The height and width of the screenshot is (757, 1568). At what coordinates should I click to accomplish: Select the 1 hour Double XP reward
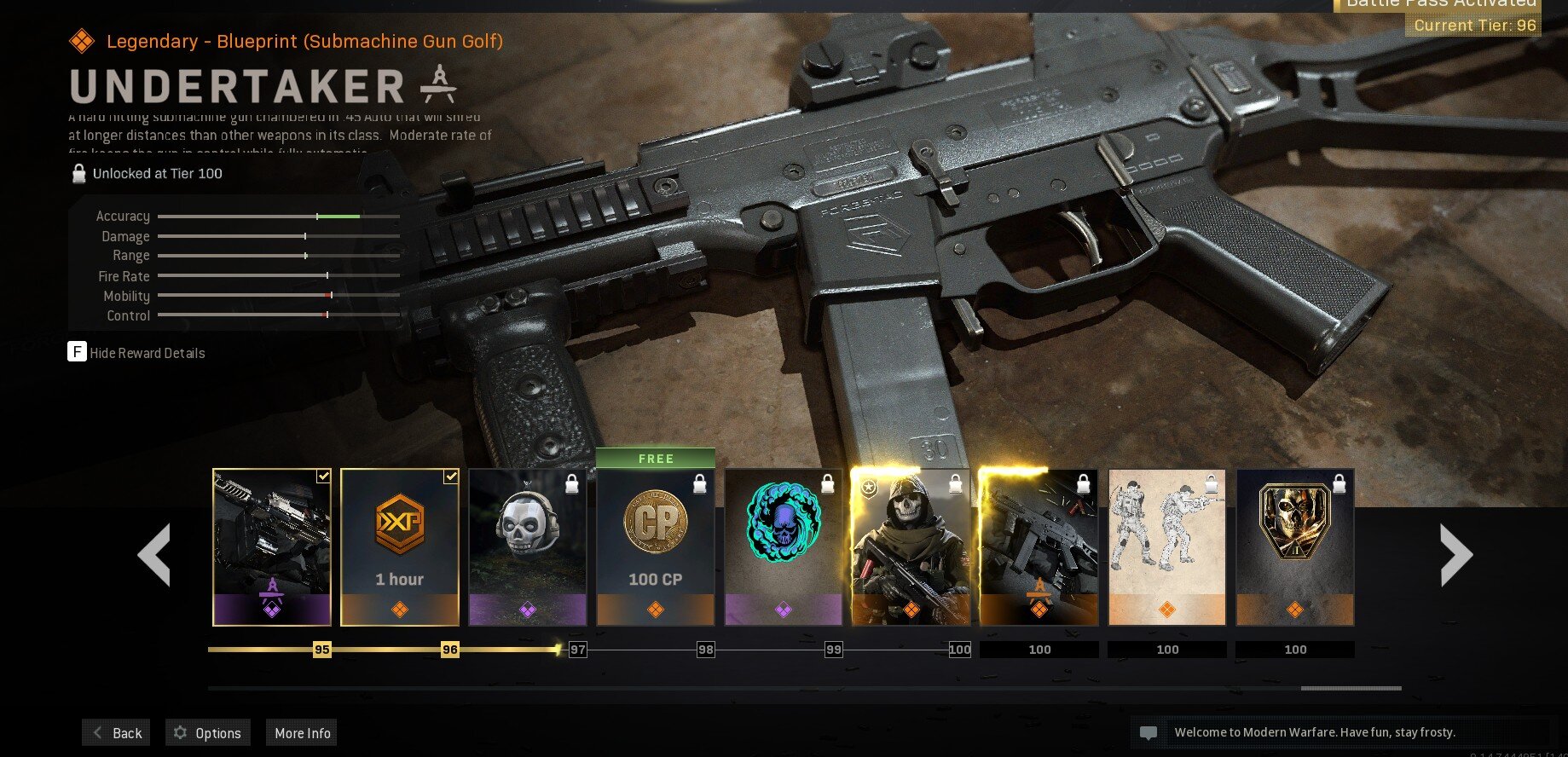[400, 547]
